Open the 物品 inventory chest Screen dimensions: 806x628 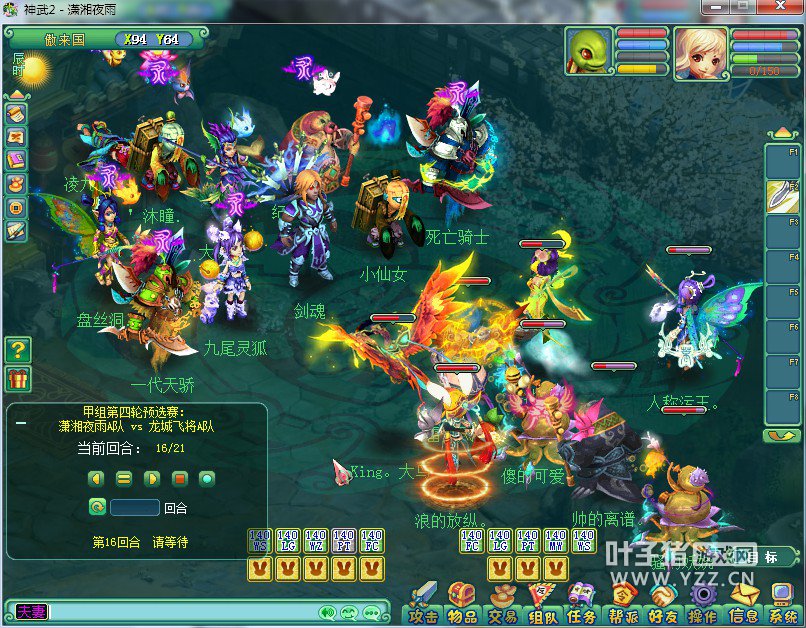[x=462, y=607]
